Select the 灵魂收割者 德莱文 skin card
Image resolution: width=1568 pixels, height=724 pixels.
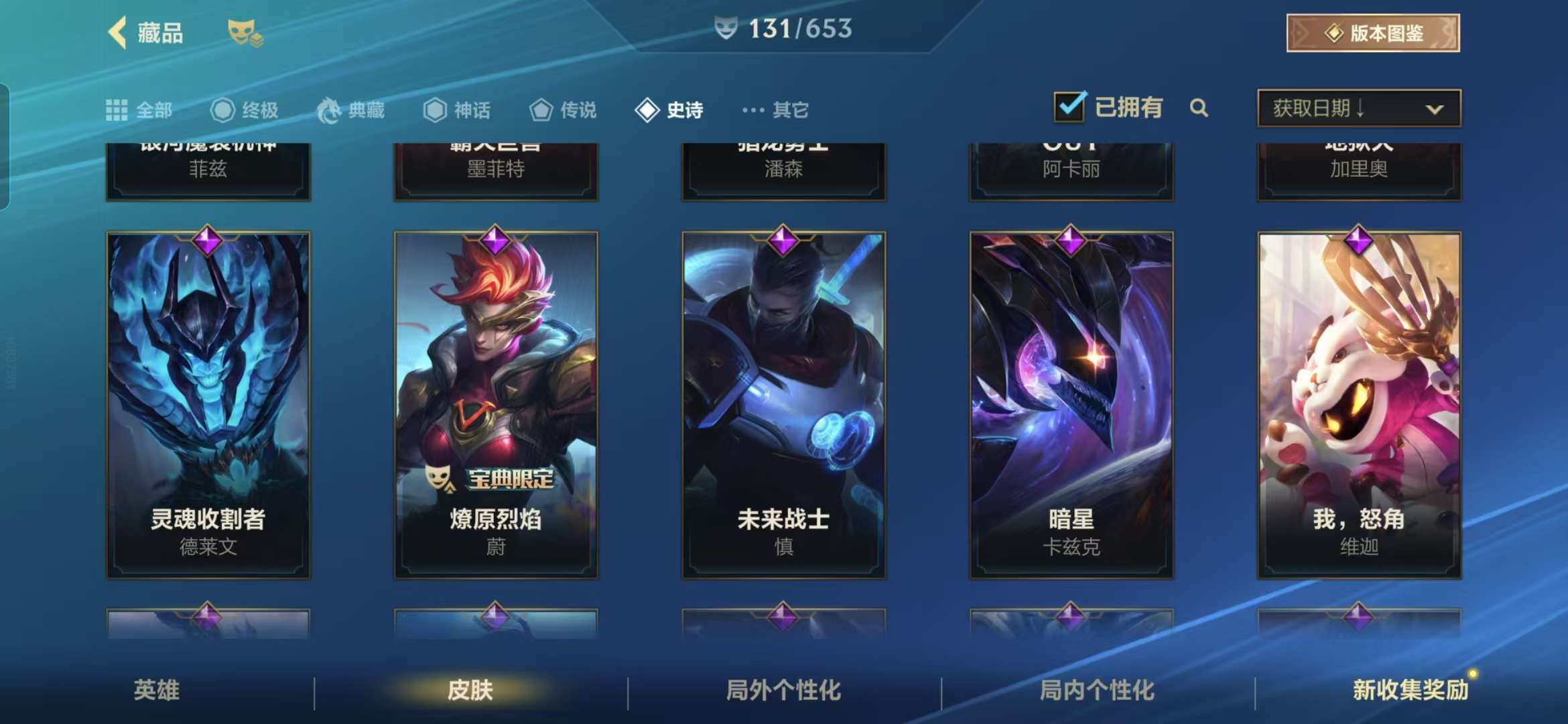point(208,405)
